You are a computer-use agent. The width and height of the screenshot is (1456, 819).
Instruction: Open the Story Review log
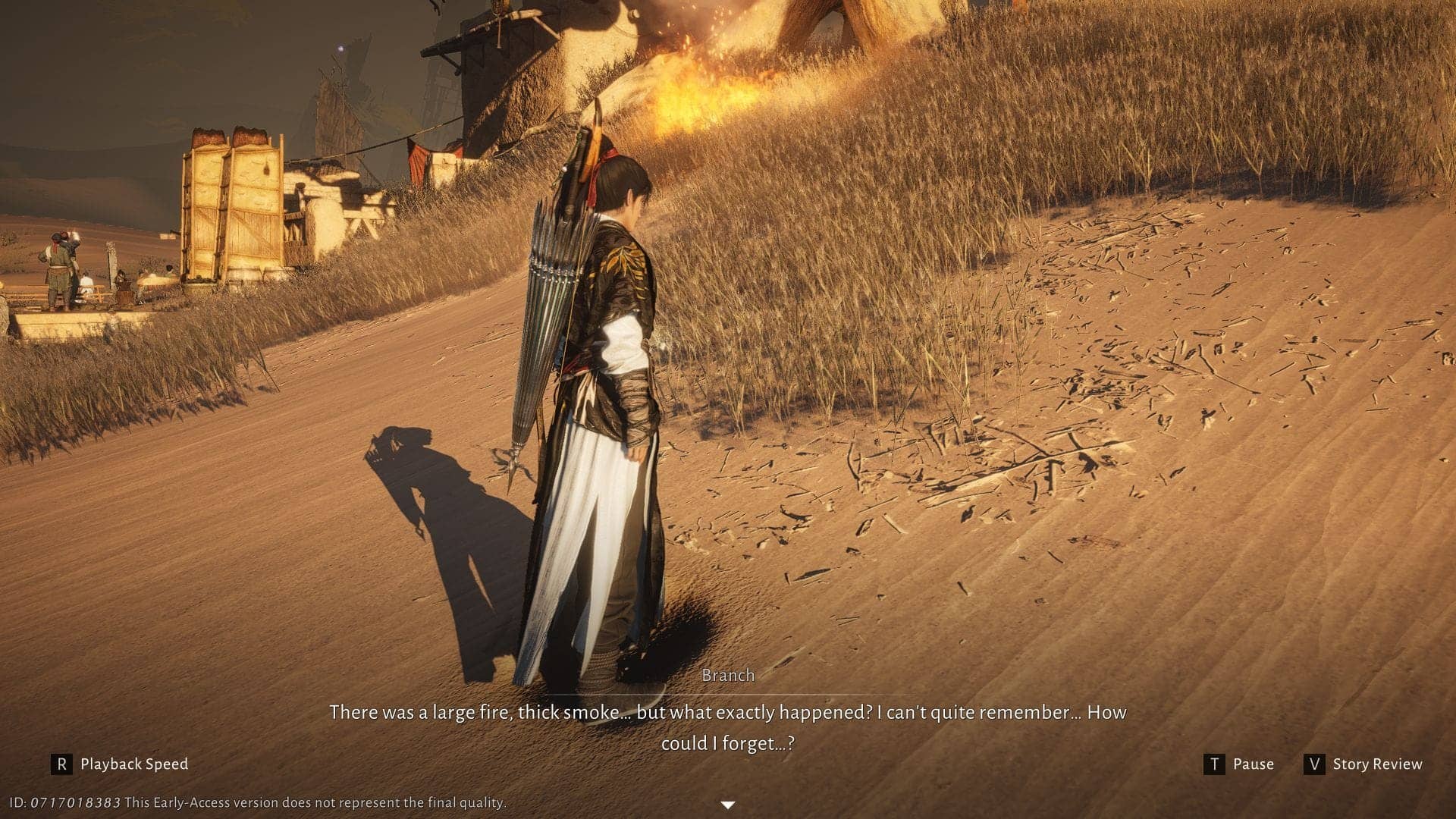pyautogui.click(x=1363, y=764)
